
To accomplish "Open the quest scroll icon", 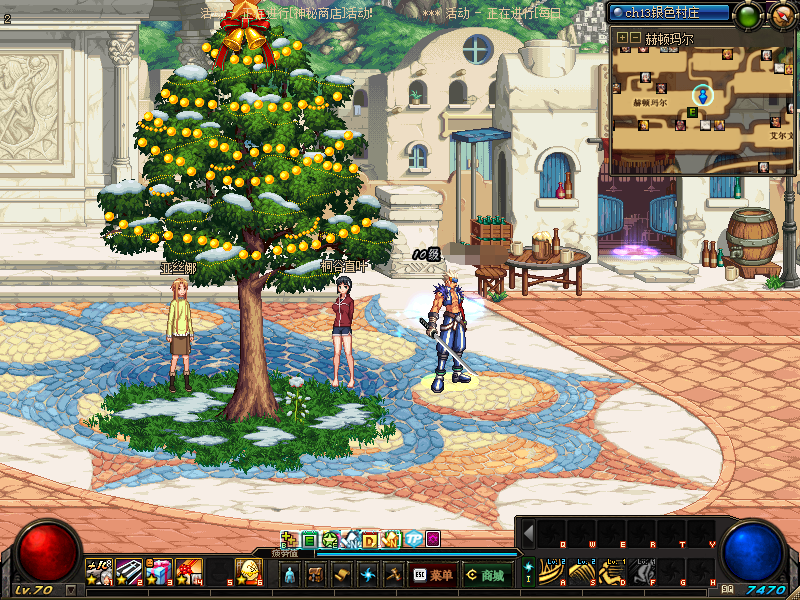I will click(x=342, y=574).
